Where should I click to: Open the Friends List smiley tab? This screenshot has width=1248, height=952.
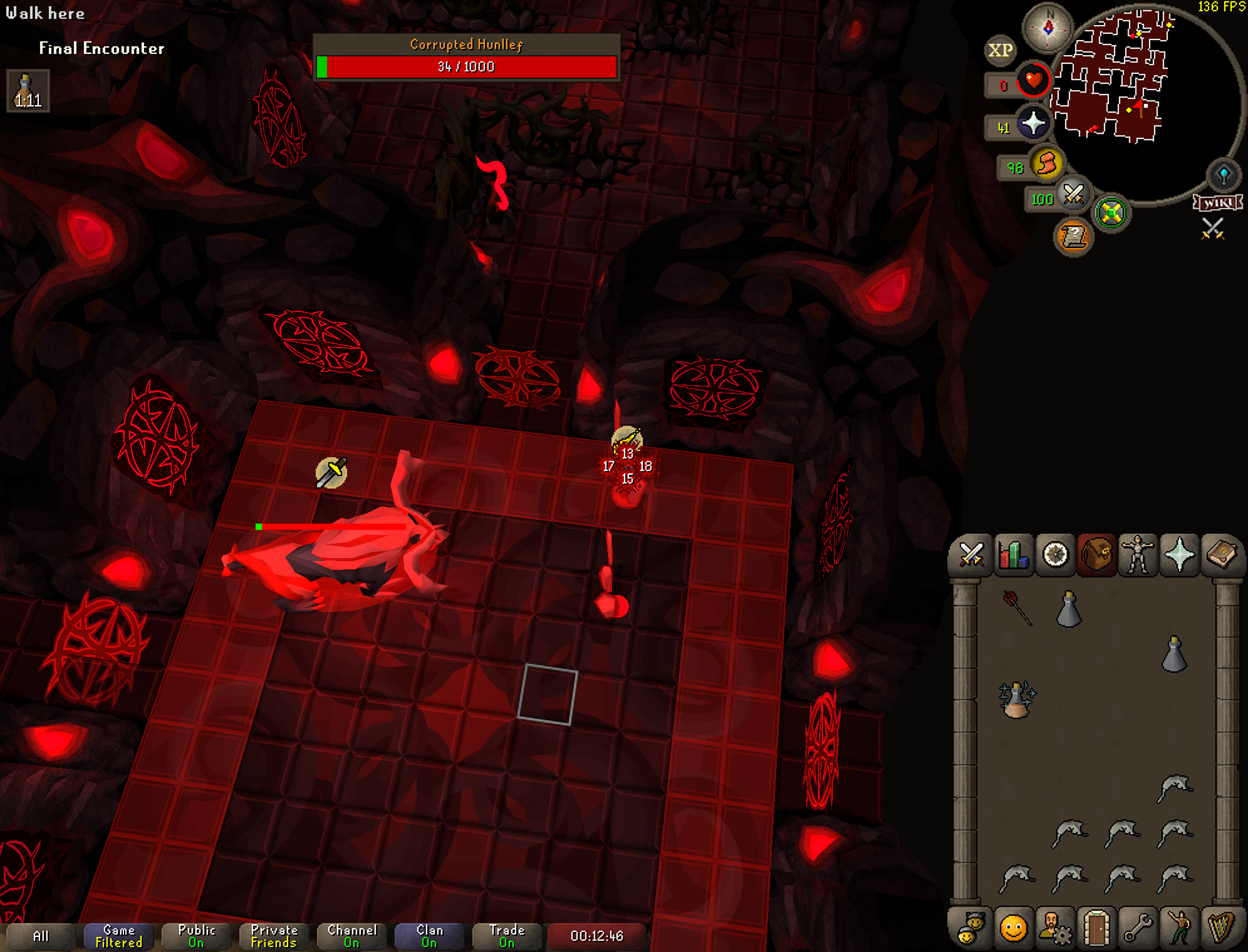[x=1013, y=928]
